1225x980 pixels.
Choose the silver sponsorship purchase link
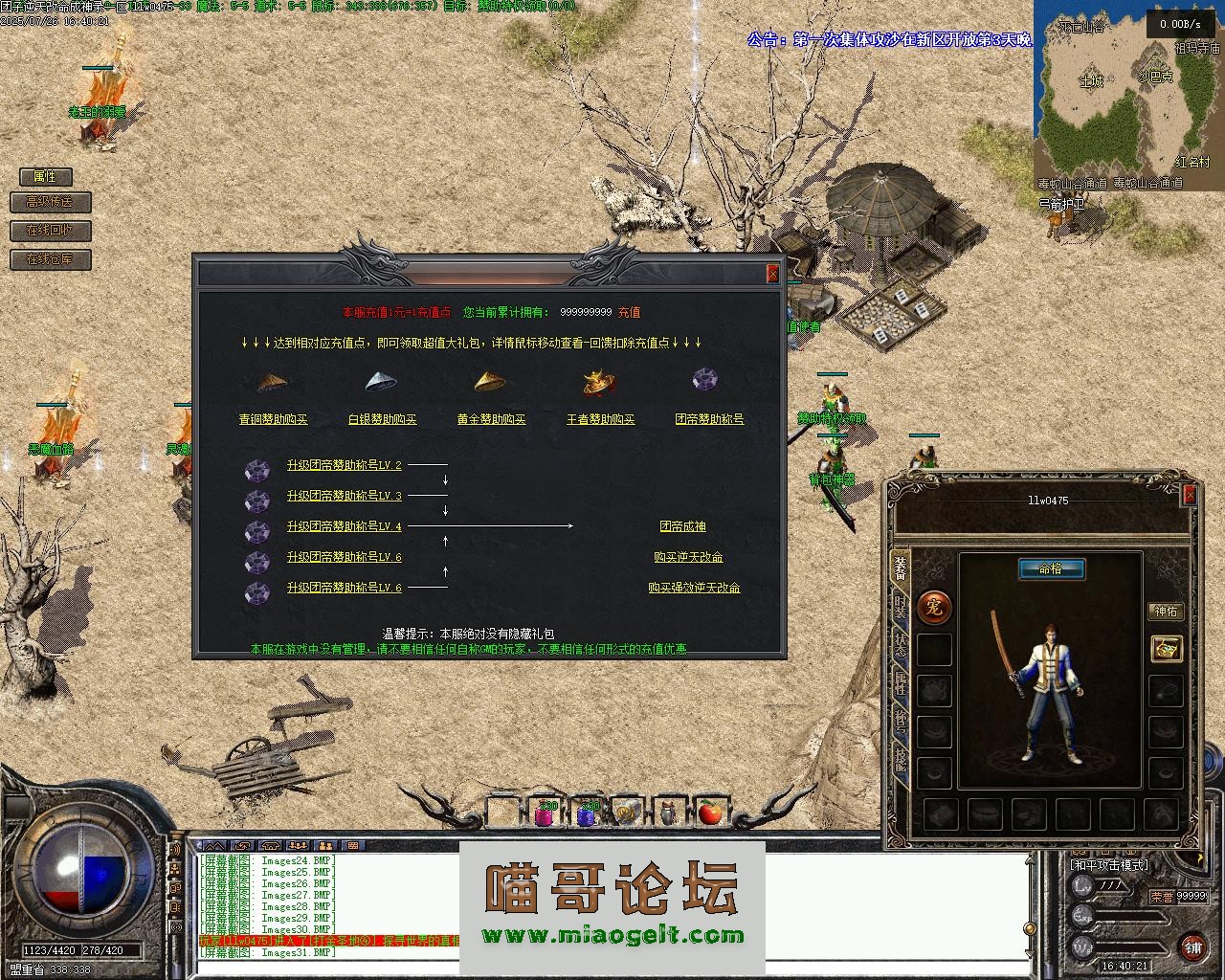pyautogui.click(x=383, y=419)
